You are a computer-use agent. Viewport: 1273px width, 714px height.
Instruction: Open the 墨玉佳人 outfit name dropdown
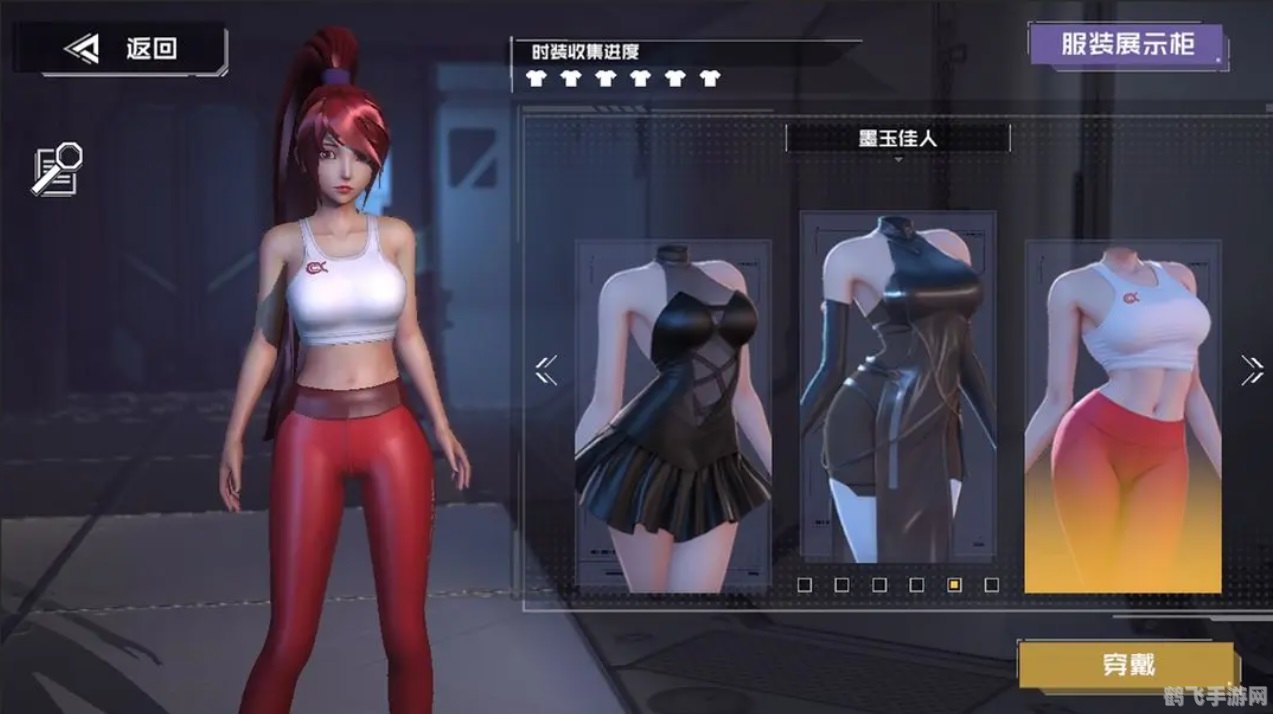click(x=897, y=139)
